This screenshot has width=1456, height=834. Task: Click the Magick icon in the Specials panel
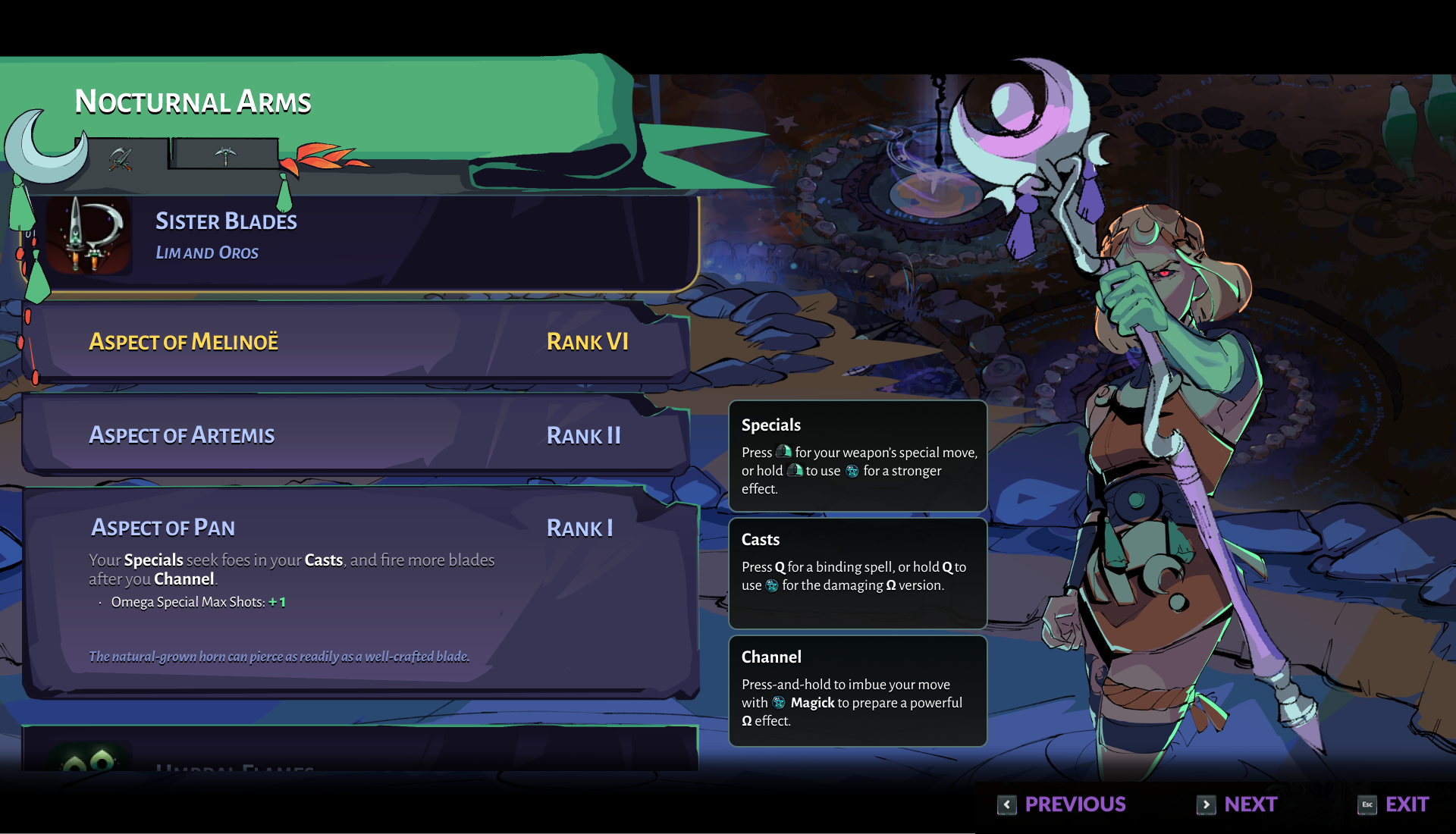(852, 471)
